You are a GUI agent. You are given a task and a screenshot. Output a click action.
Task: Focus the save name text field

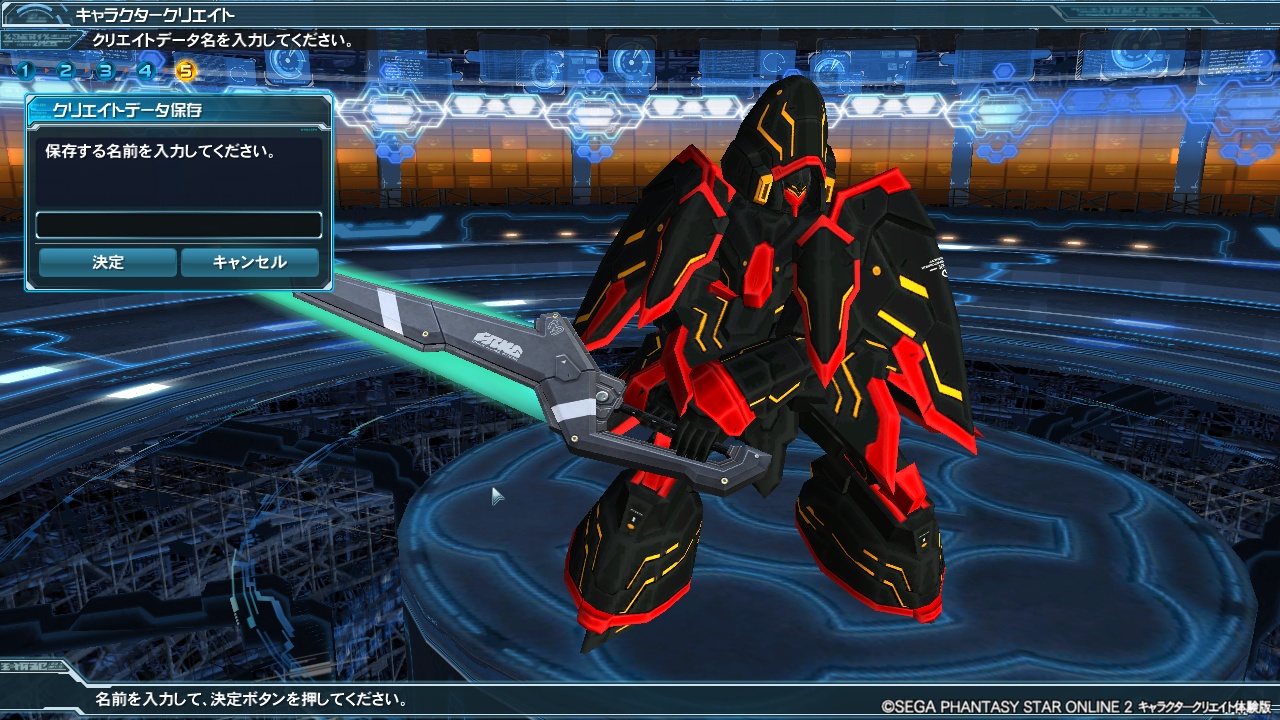(x=179, y=225)
